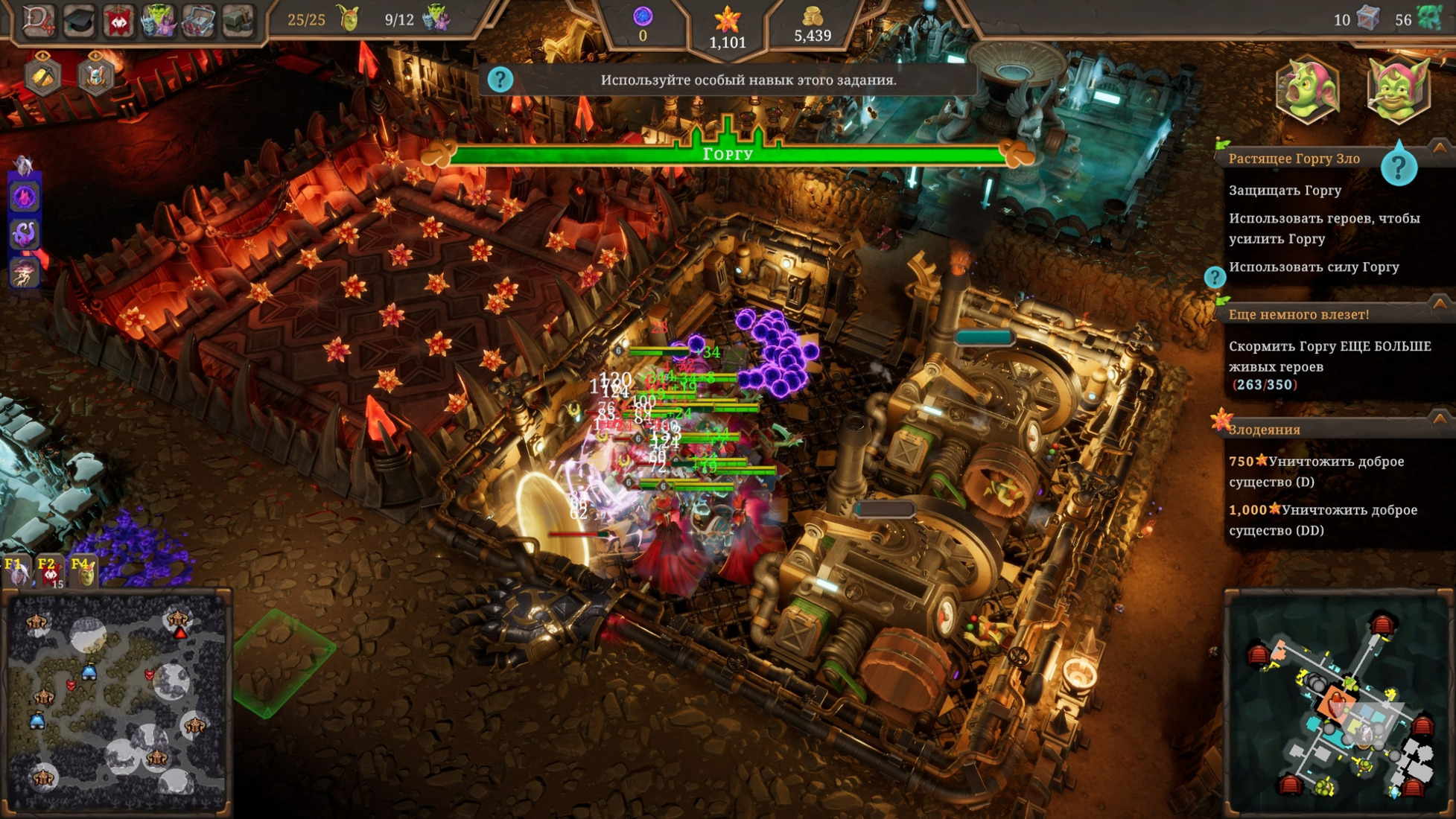
Task: Select the F4 goblin control group
Action: tap(83, 572)
